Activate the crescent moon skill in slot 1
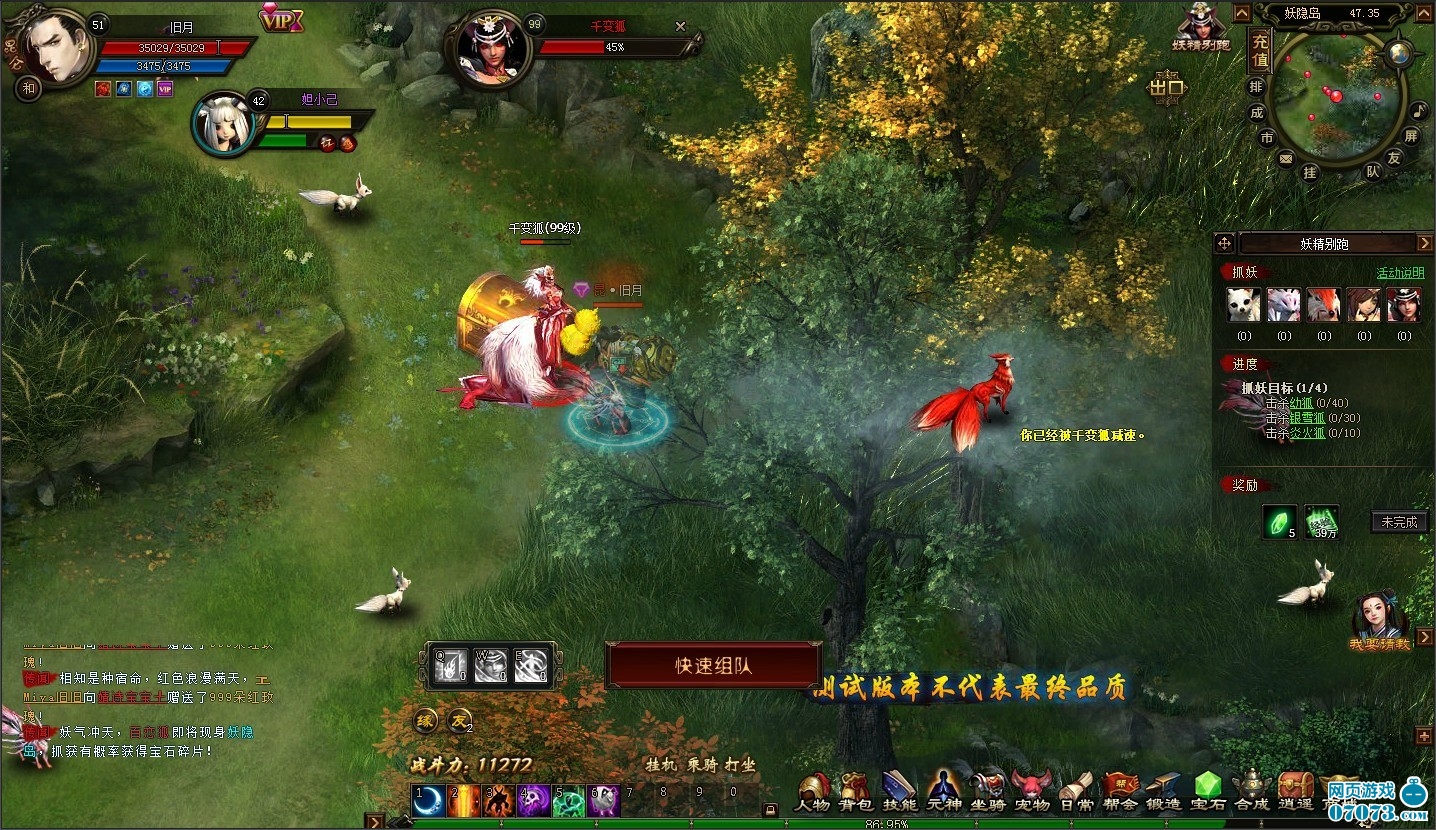Screen dimensions: 1436x830 (x=431, y=801)
